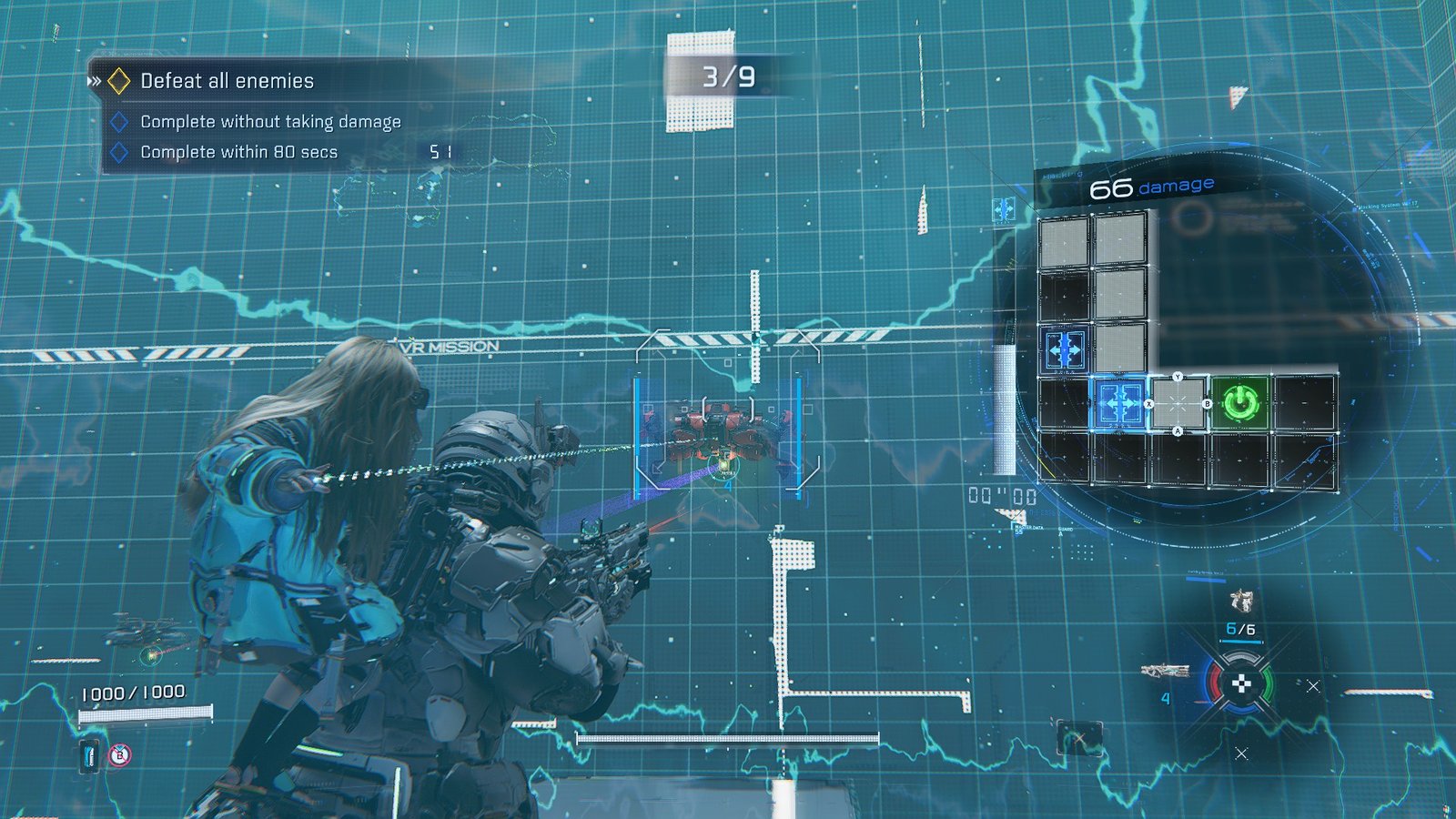Select the "Complete within 80 secs" objective
Screen dimensions: 1456x819
[238, 152]
